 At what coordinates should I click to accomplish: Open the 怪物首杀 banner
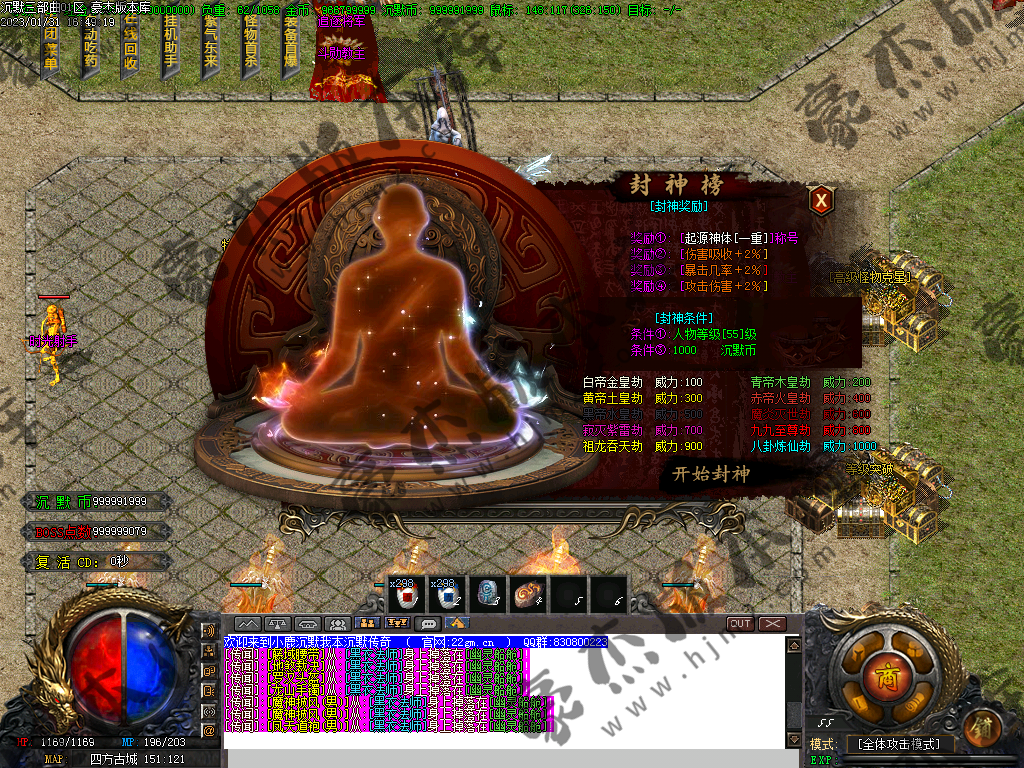click(250, 46)
